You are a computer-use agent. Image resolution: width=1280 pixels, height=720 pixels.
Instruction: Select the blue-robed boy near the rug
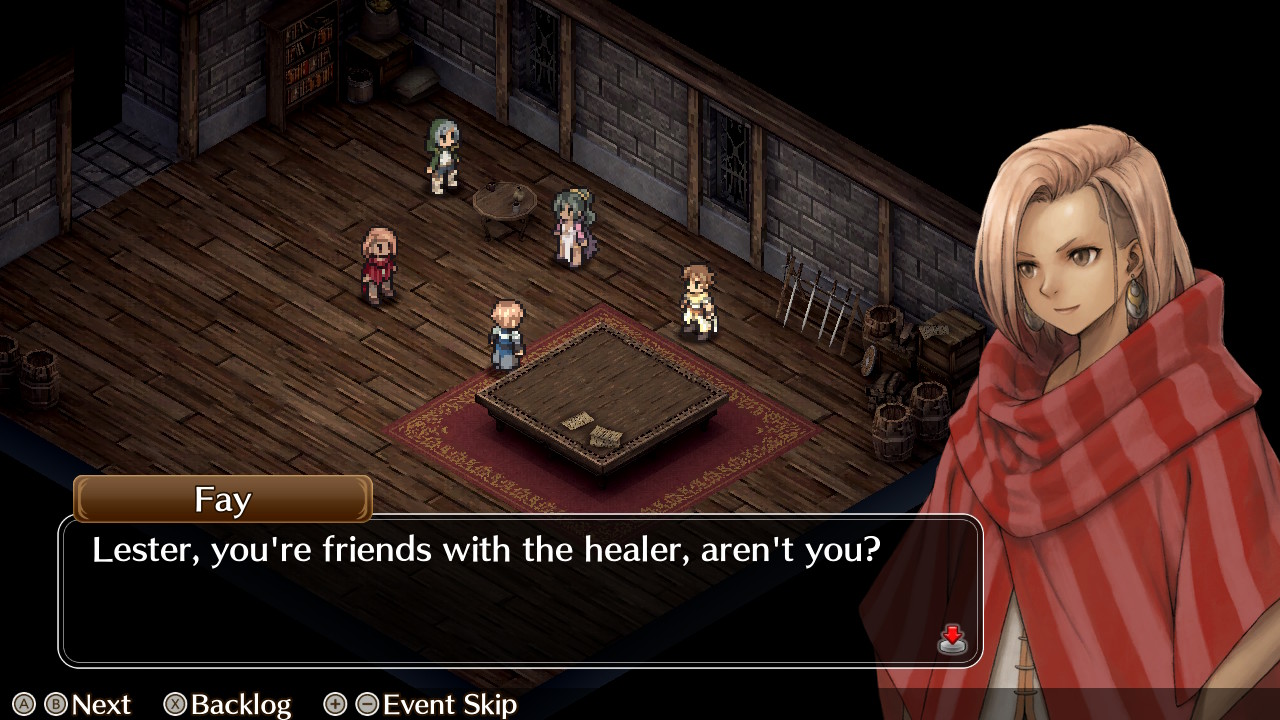508,330
